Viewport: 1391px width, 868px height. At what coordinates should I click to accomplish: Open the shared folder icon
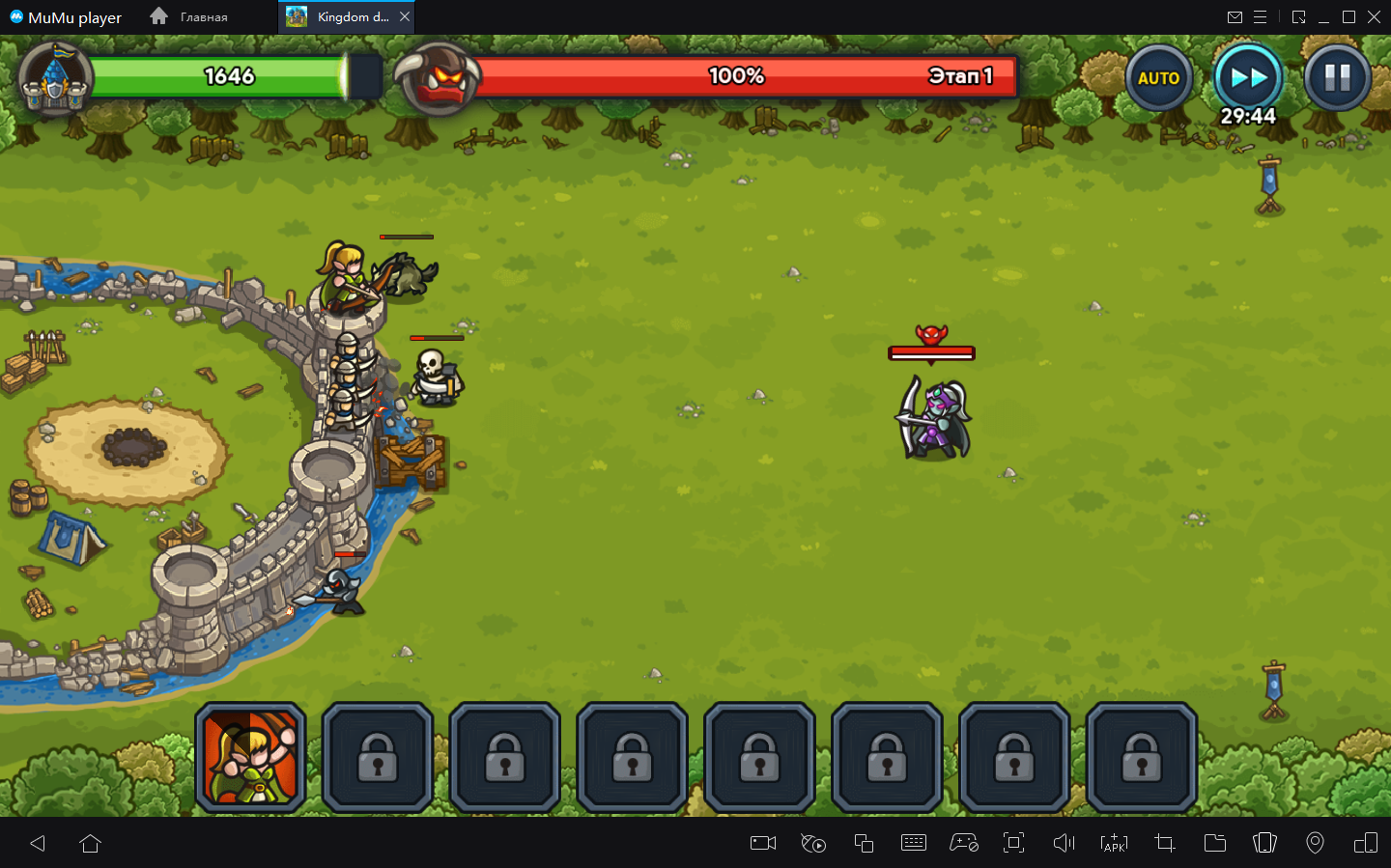[x=1214, y=843]
